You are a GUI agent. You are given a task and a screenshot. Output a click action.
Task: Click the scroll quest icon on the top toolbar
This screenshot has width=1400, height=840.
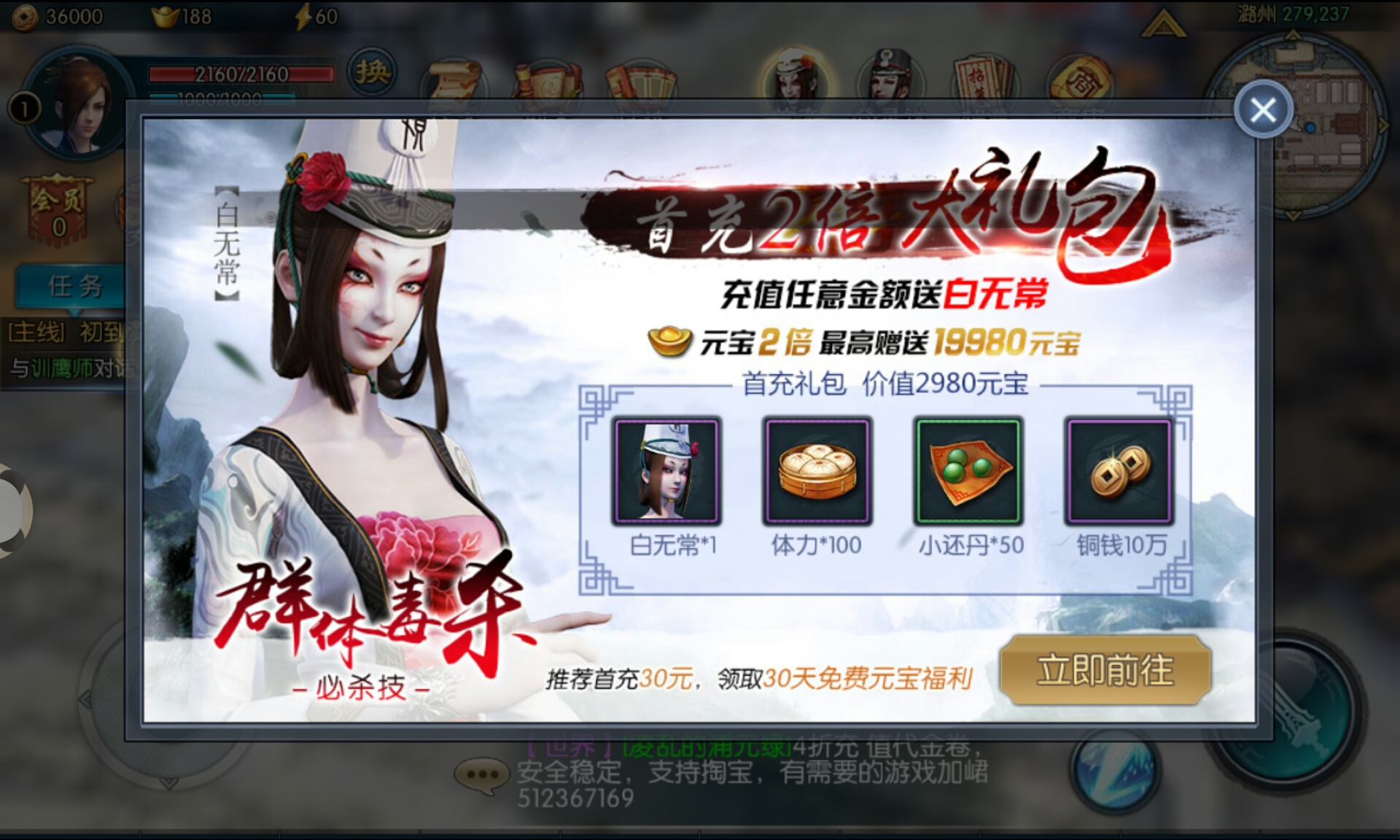coord(452,79)
